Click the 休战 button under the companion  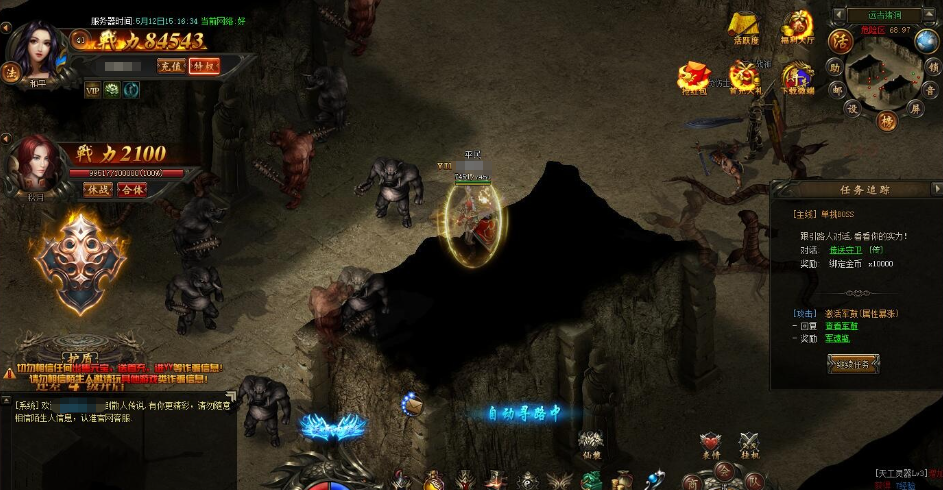[x=97, y=189]
